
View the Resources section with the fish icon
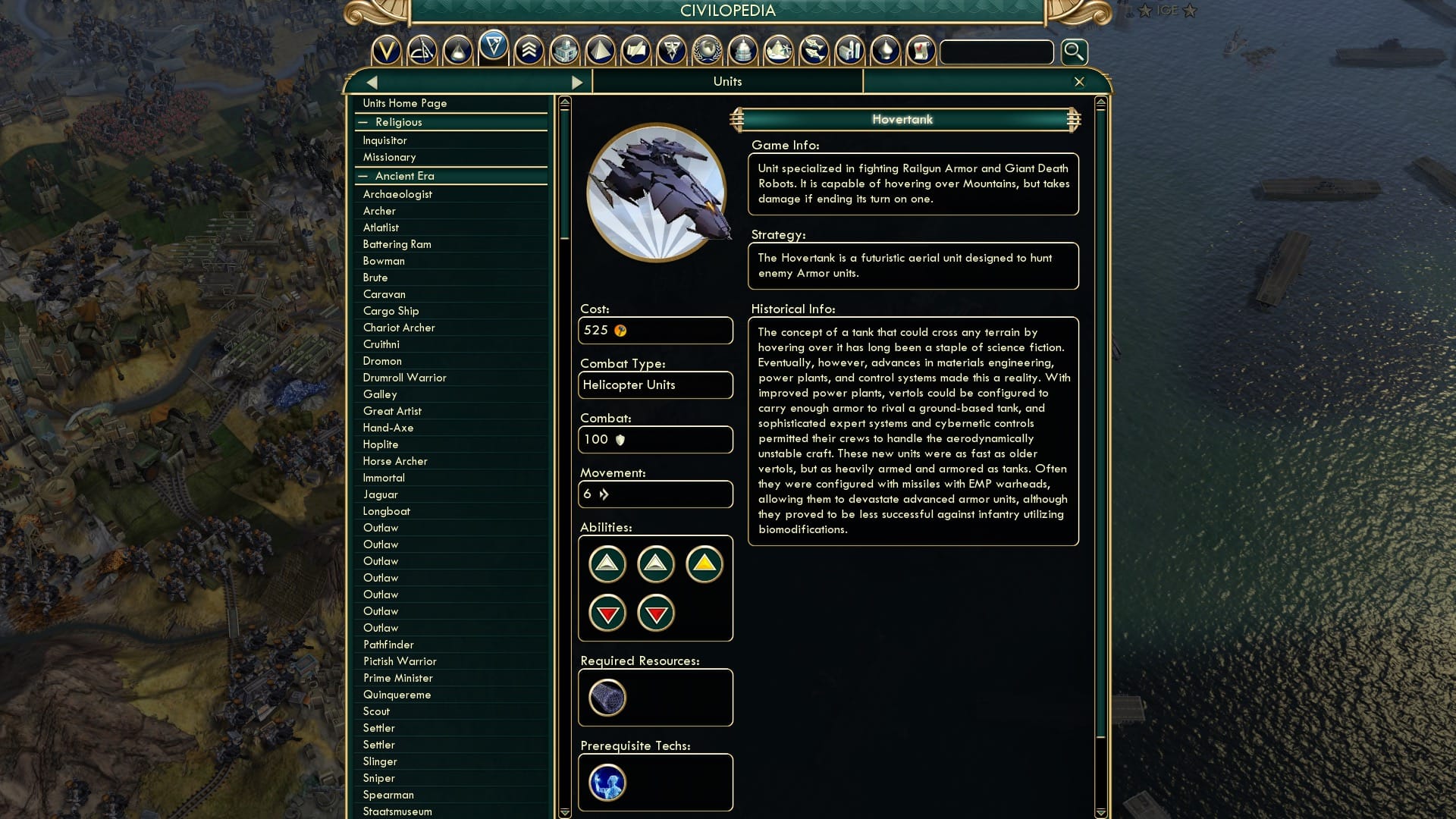click(x=813, y=52)
